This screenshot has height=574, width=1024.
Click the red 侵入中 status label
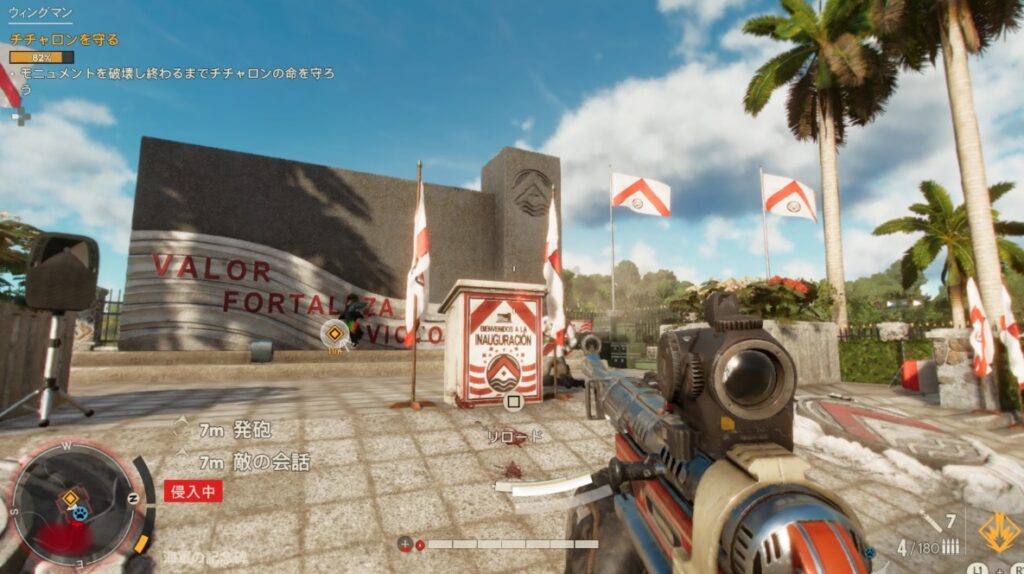click(193, 490)
